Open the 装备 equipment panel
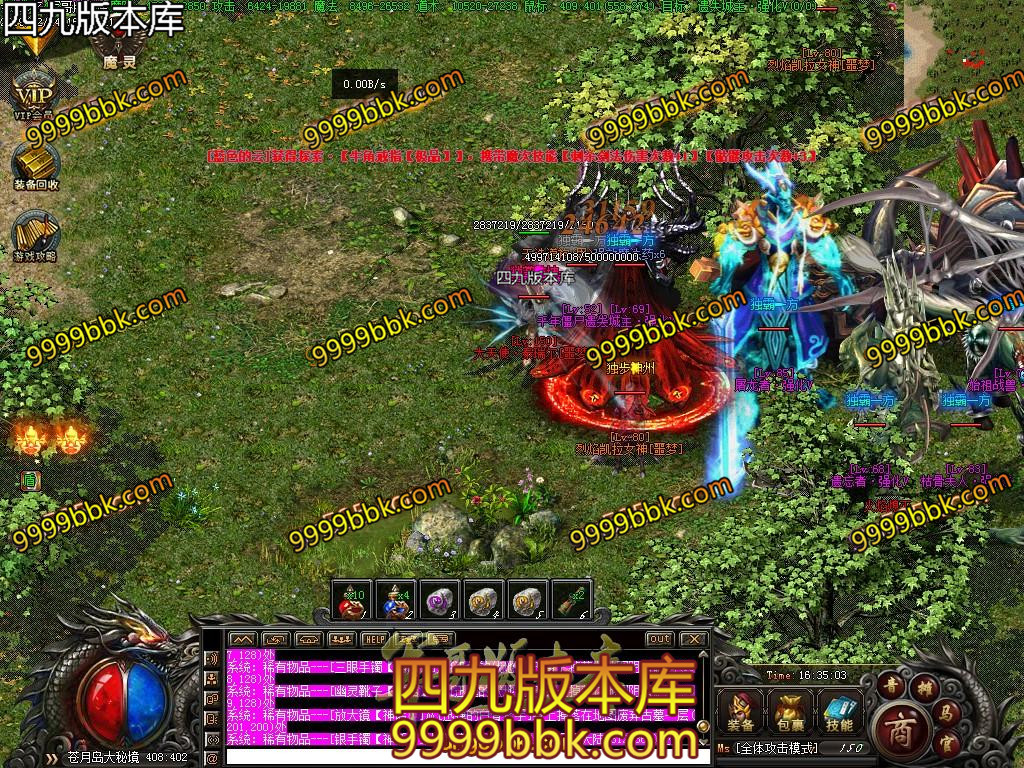This screenshot has width=1024, height=768. click(x=741, y=712)
